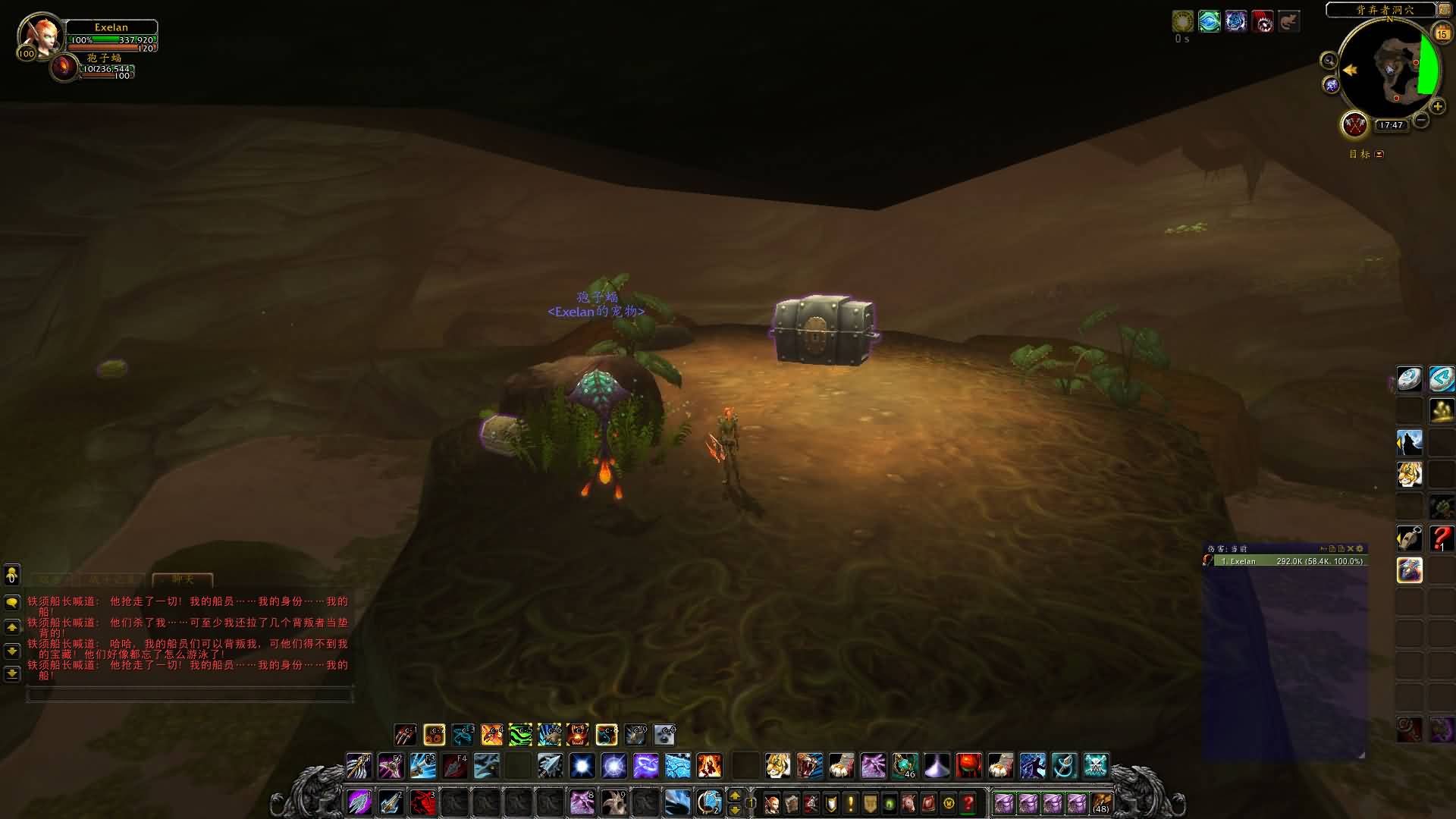Use the whistle item on side bar
This screenshot has width=1456, height=819.
click(1409, 538)
